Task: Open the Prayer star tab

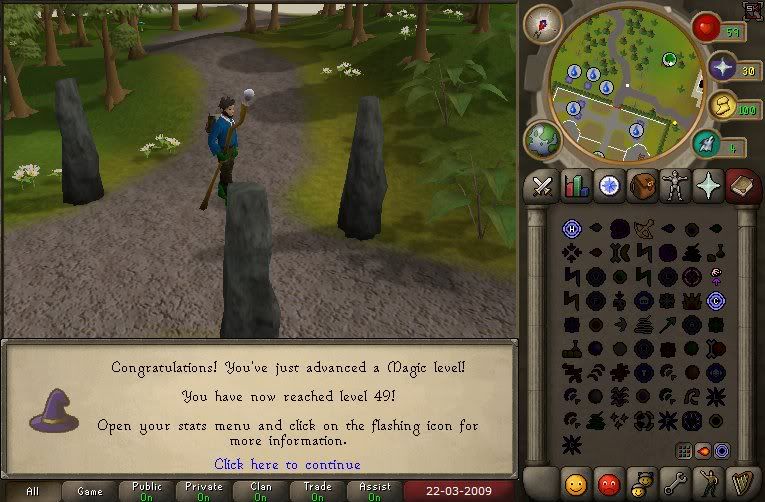Action: click(708, 187)
